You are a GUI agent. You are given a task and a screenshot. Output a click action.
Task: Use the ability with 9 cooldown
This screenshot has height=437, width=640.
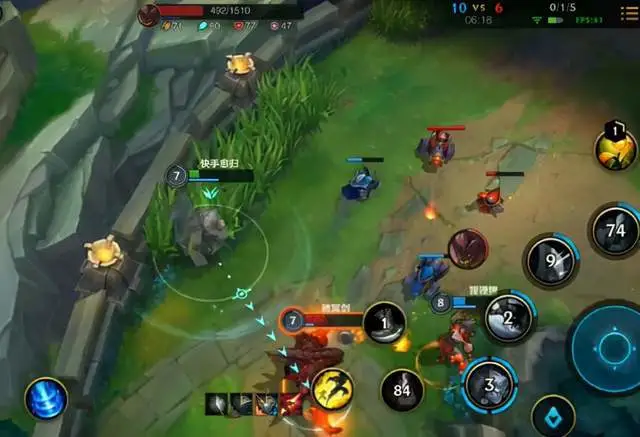tap(552, 260)
